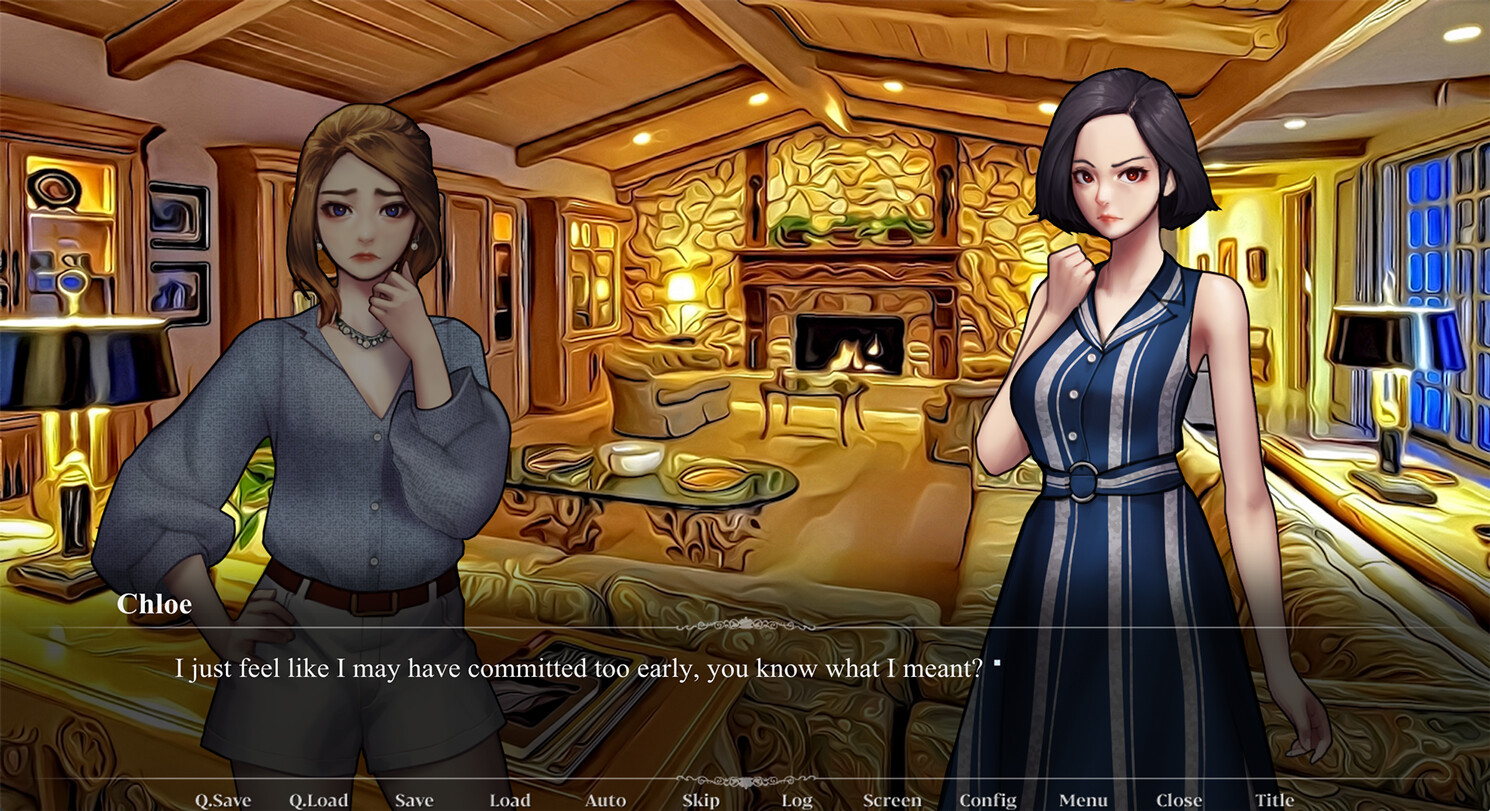Return to the Title screen
The height and width of the screenshot is (811, 1490).
click(x=1274, y=799)
